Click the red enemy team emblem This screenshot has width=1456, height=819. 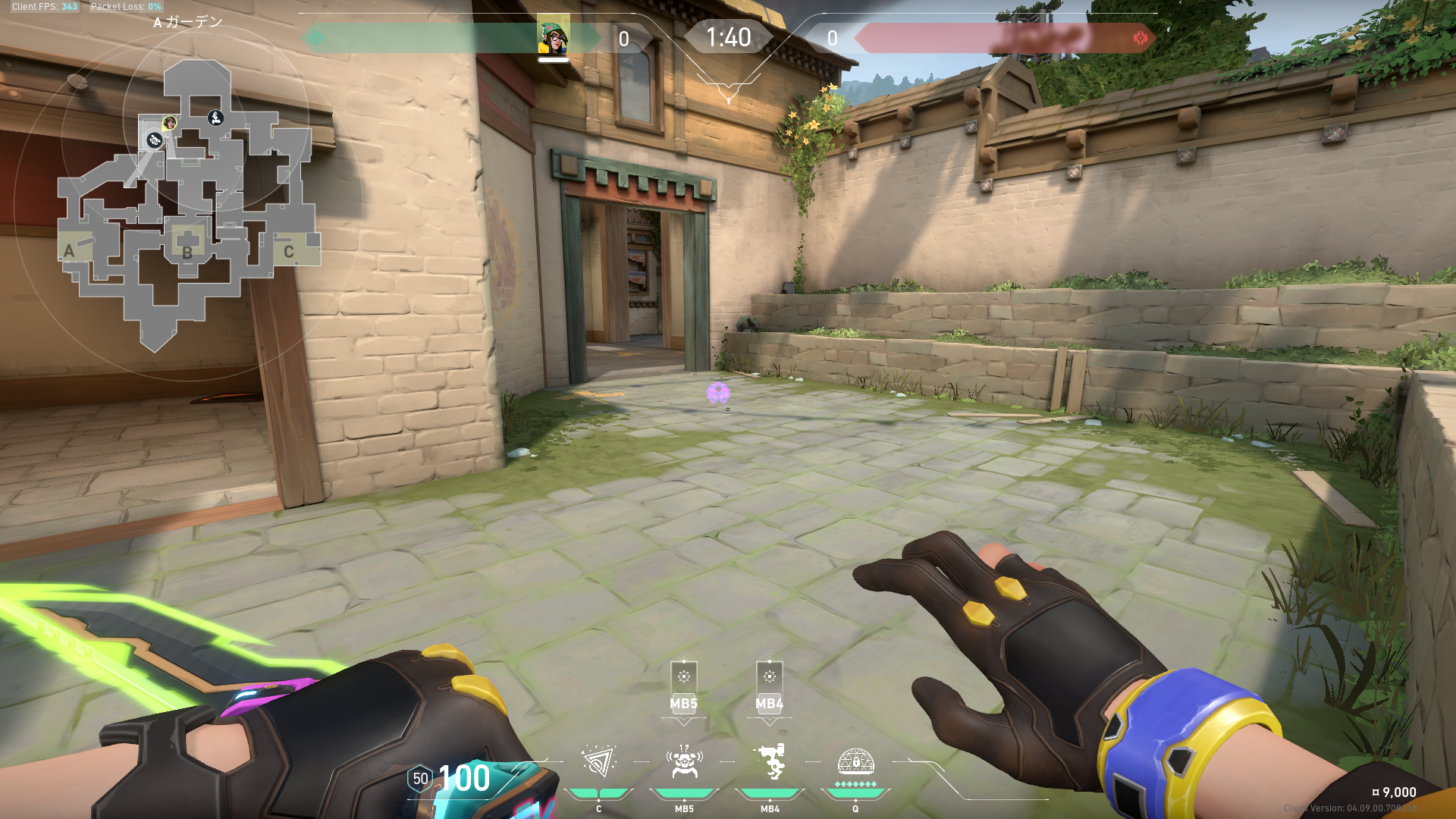click(1140, 38)
